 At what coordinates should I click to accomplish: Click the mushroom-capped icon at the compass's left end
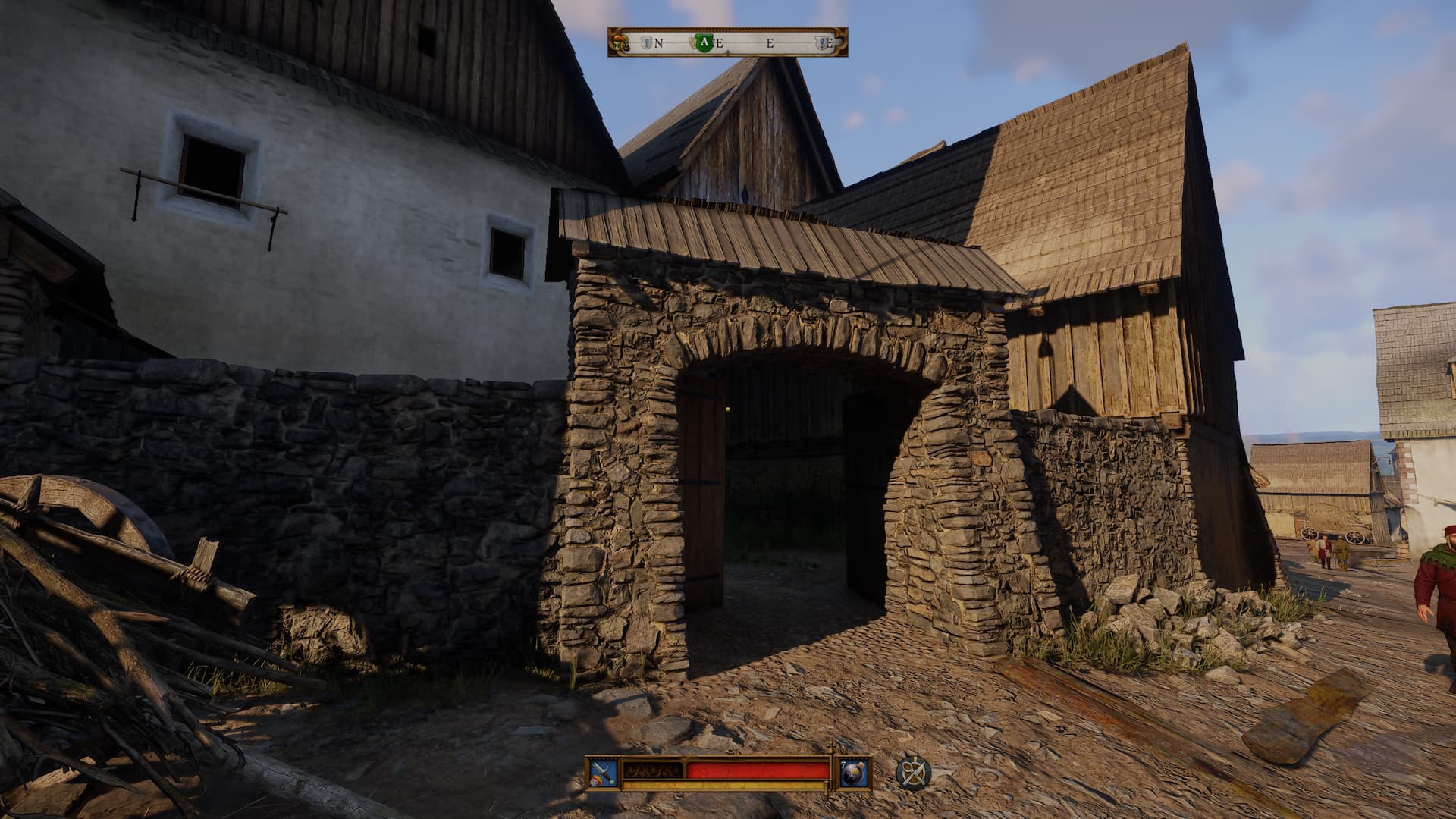coord(621,42)
